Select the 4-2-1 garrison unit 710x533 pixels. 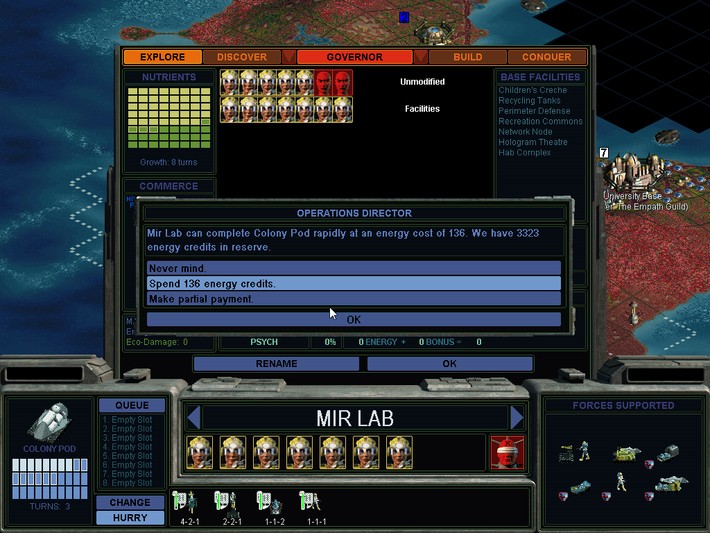[185, 504]
